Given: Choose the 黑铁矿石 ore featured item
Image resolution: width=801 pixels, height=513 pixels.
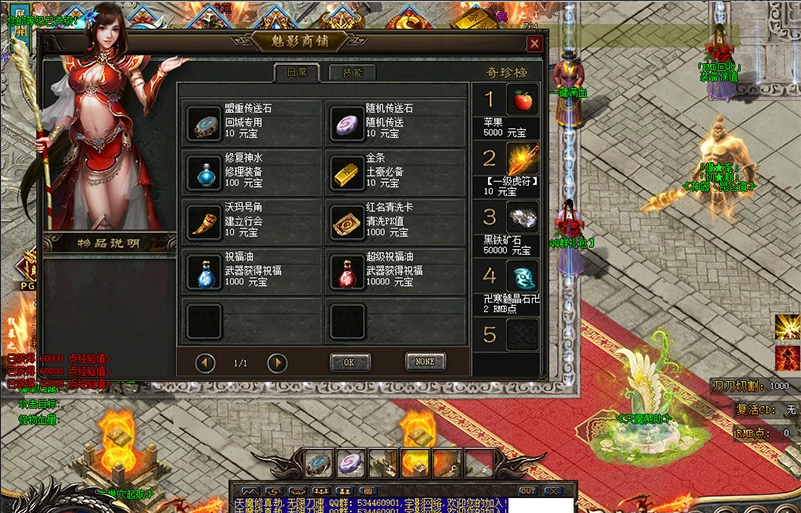Looking at the screenshot, I should (x=521, y=217).
